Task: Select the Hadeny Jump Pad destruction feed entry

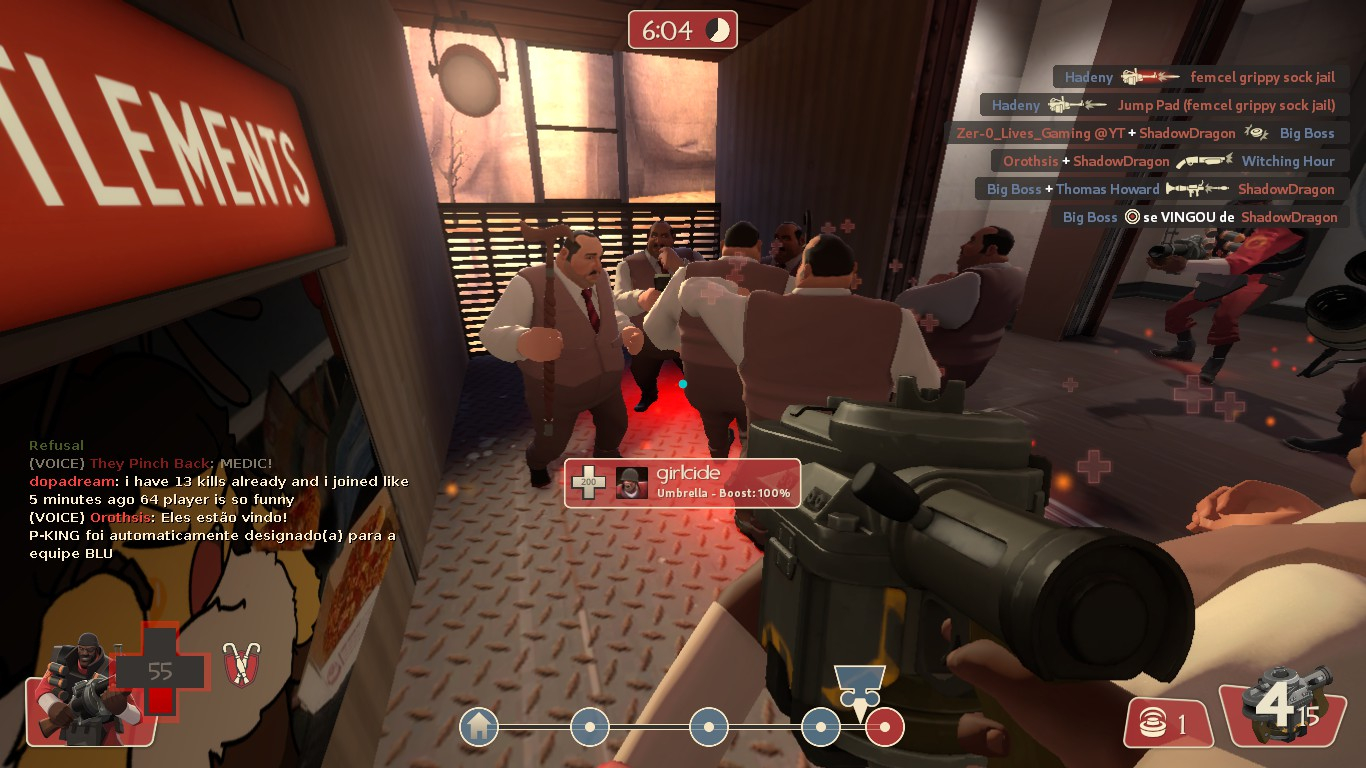Action: pos(1163,105)
